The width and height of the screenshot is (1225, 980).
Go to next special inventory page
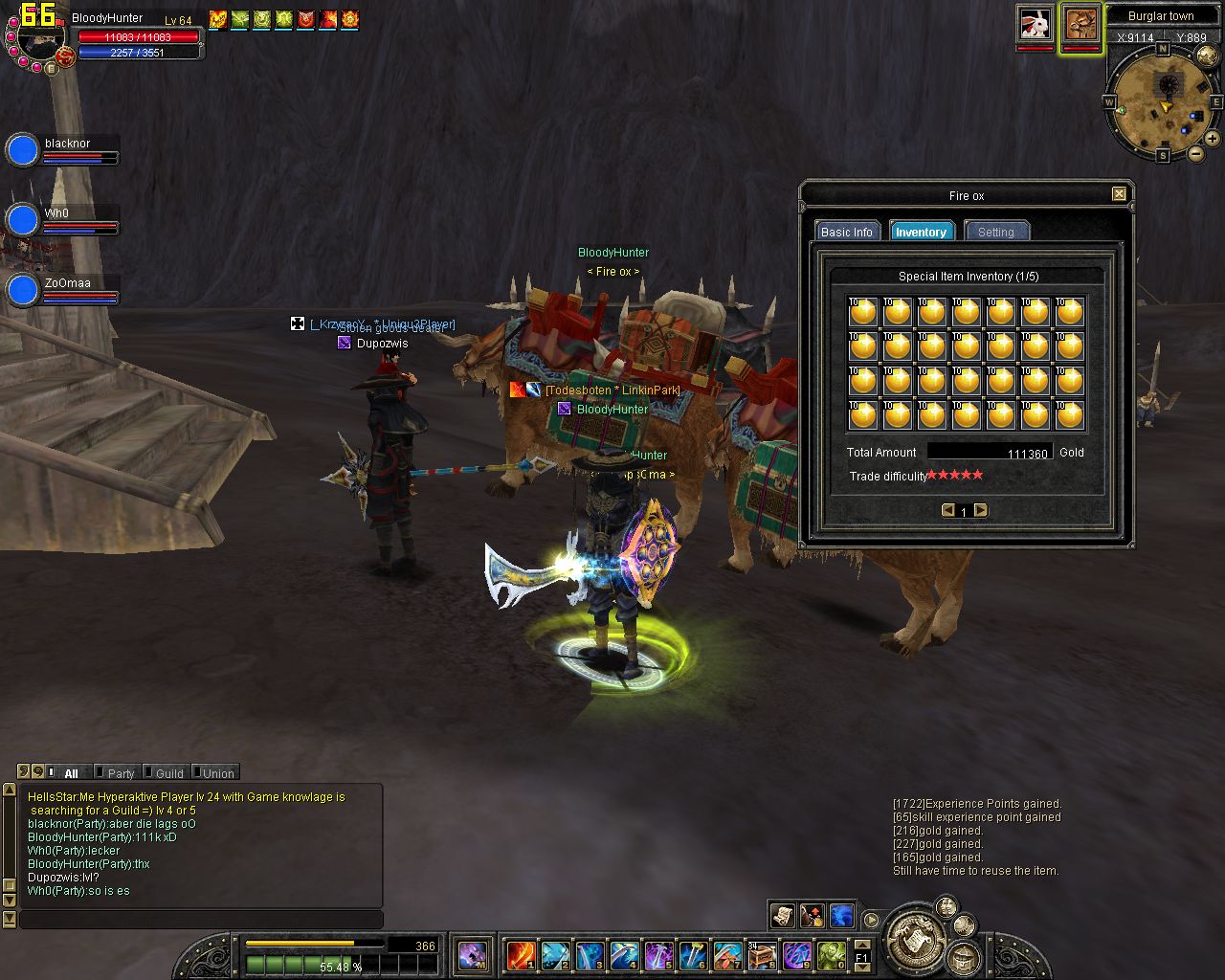point(981,510)
